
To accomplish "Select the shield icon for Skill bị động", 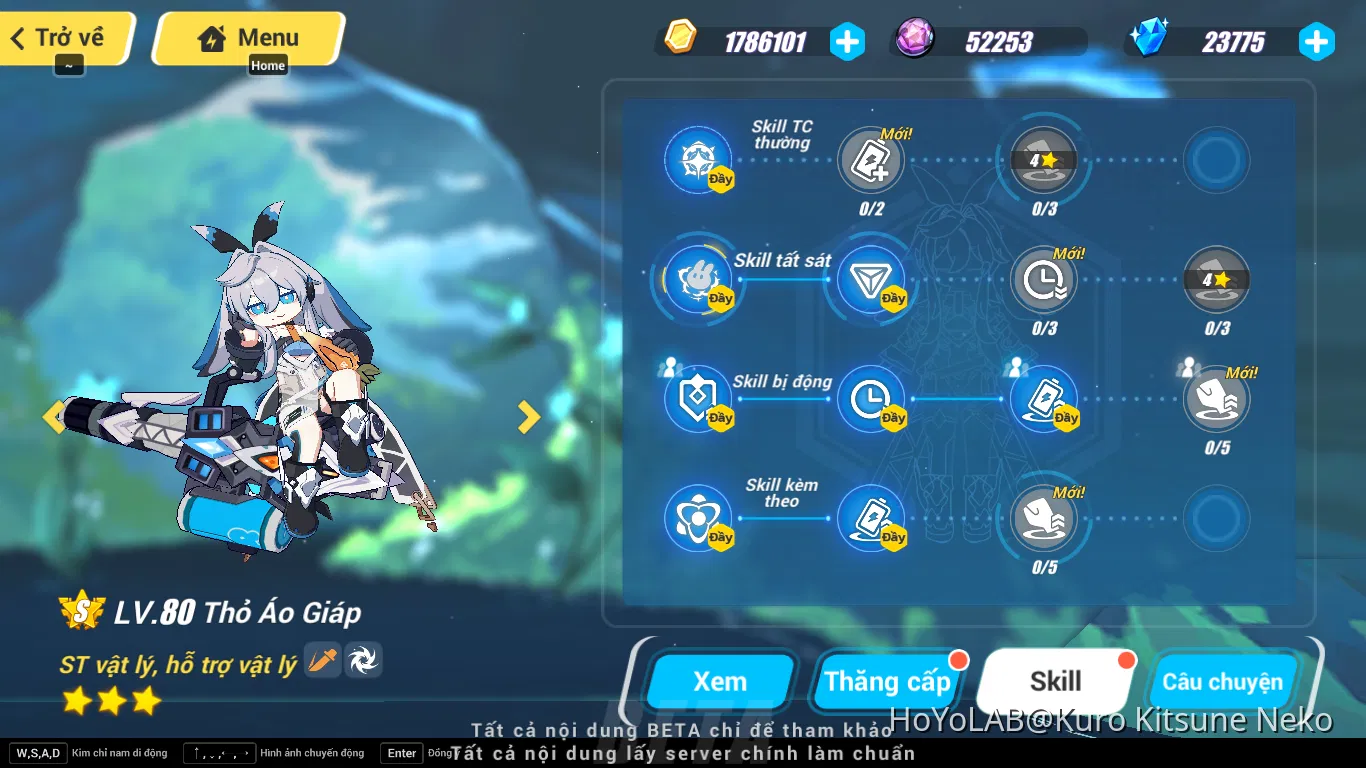I will pyautogui.click(x=698, y=399).
